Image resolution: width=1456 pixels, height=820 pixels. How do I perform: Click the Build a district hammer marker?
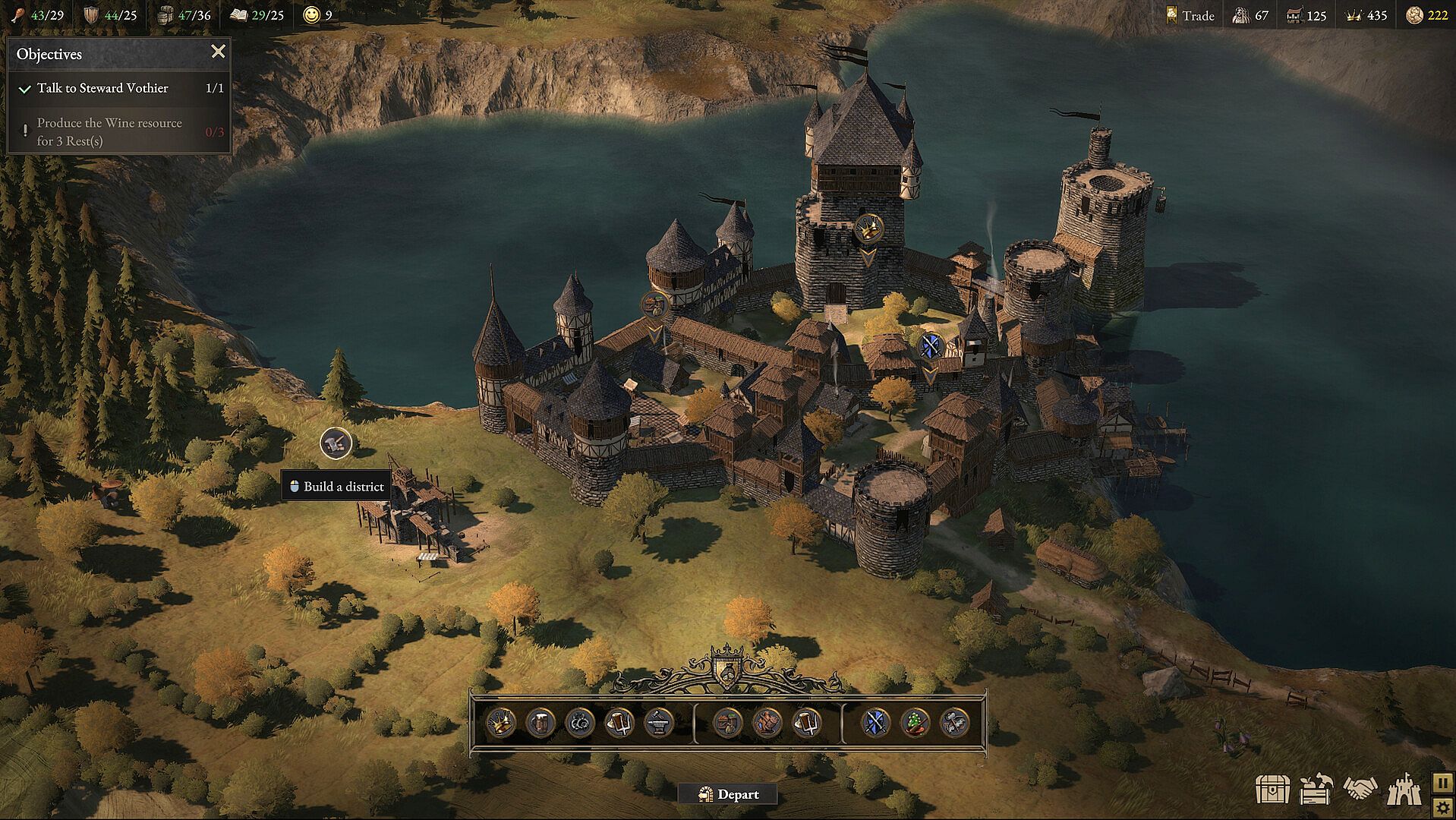click(336, 443)
